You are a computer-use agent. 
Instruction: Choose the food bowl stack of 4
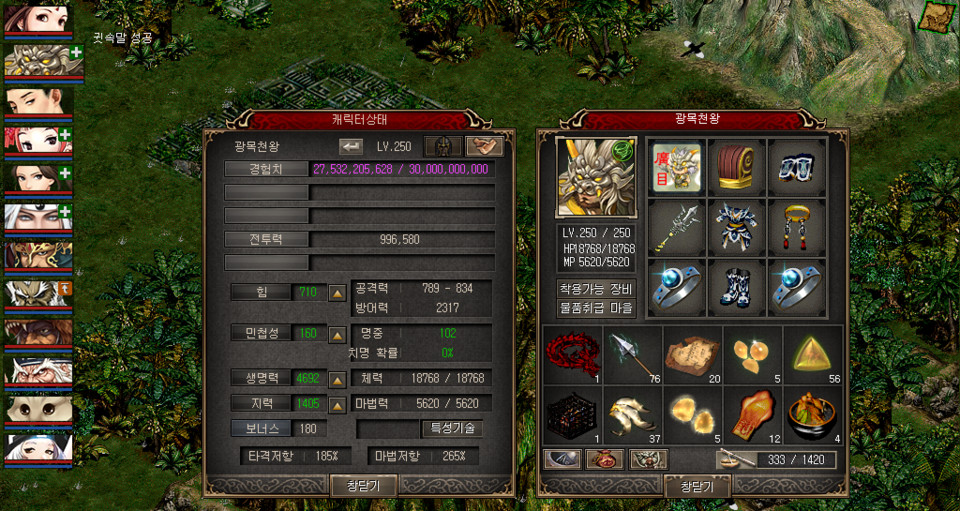(812, 414)
